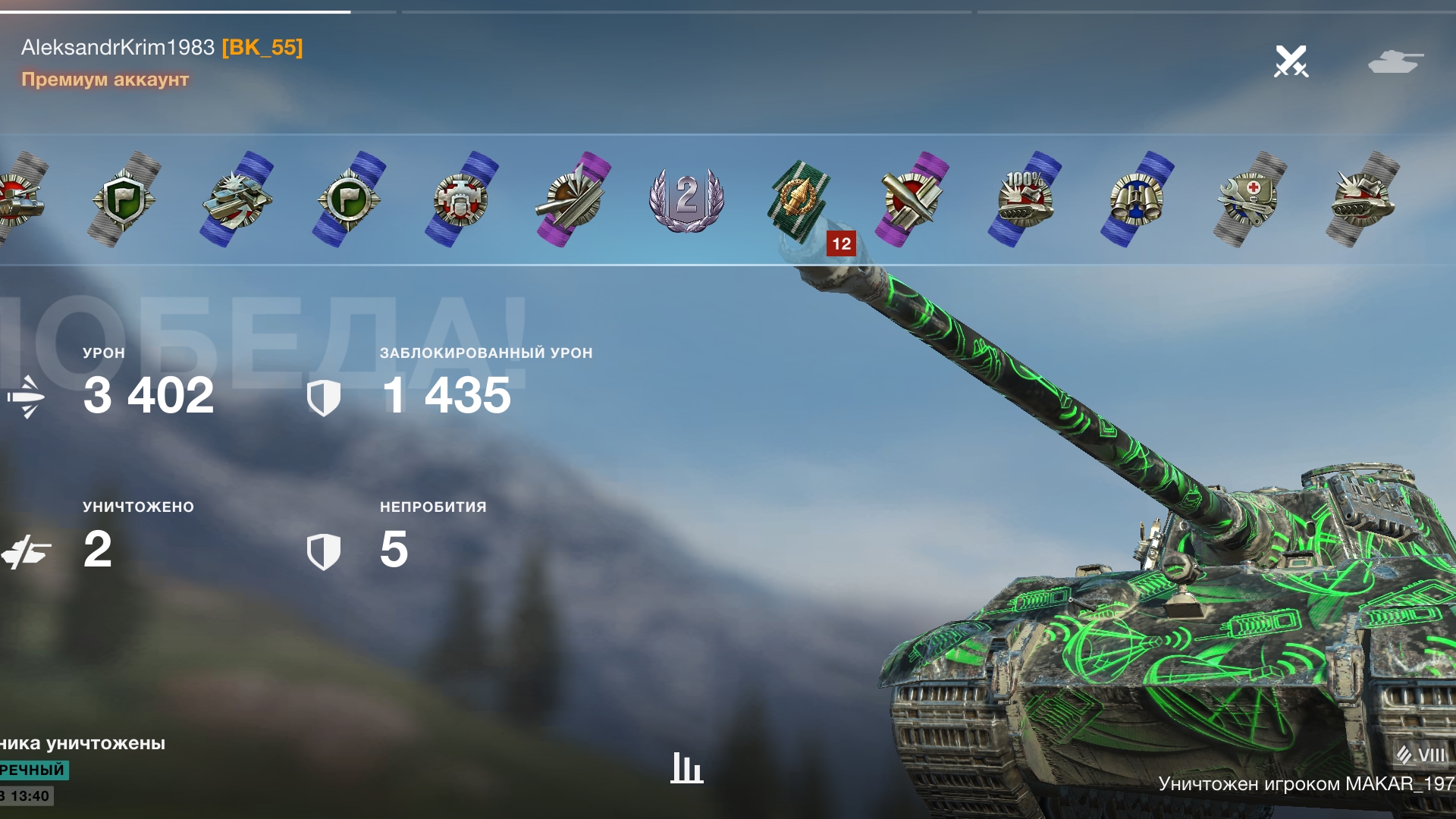Choose the flag medal with blue ribbon
Viewport: 1456px width, 819px height.
[349, 199]
